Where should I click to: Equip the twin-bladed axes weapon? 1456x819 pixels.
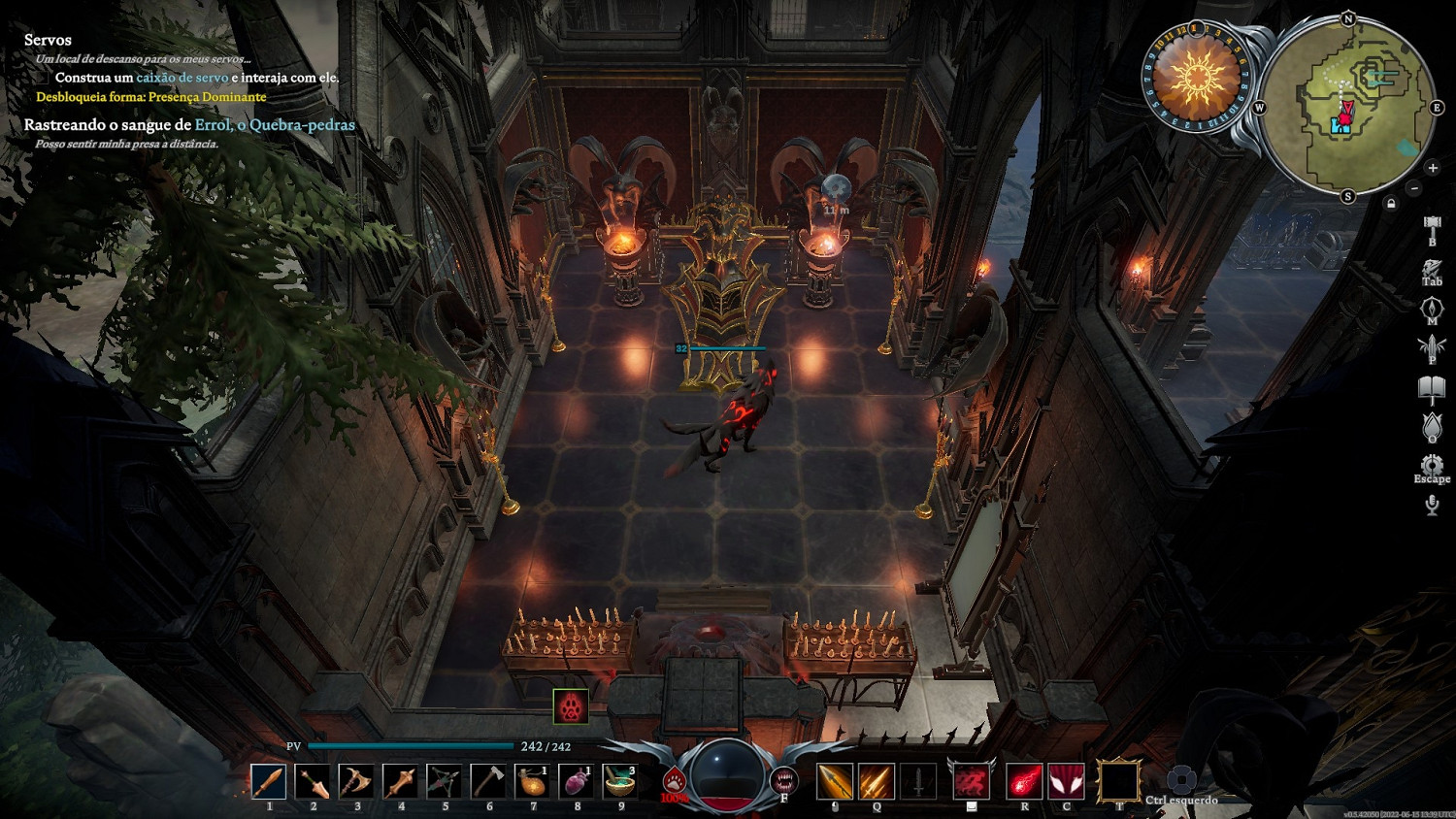pos(356,781)
